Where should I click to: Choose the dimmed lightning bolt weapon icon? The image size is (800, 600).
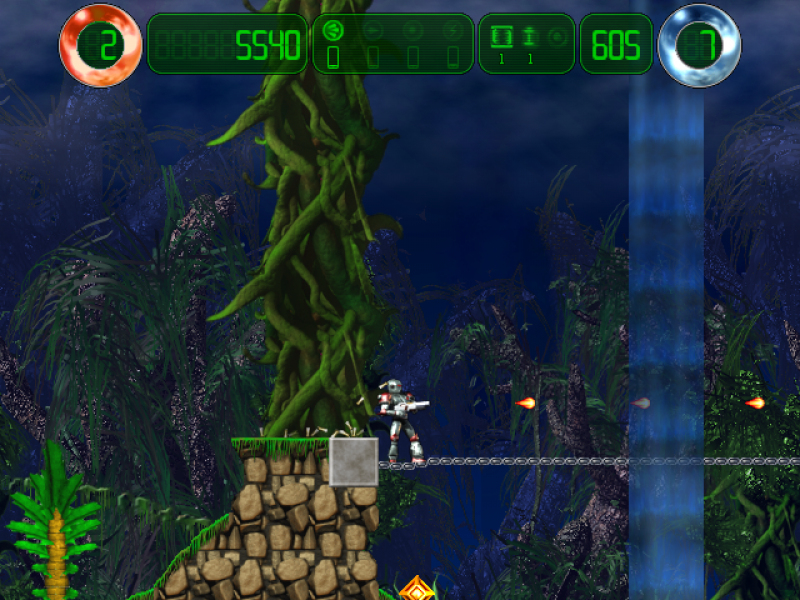click(x=452, y=30)
